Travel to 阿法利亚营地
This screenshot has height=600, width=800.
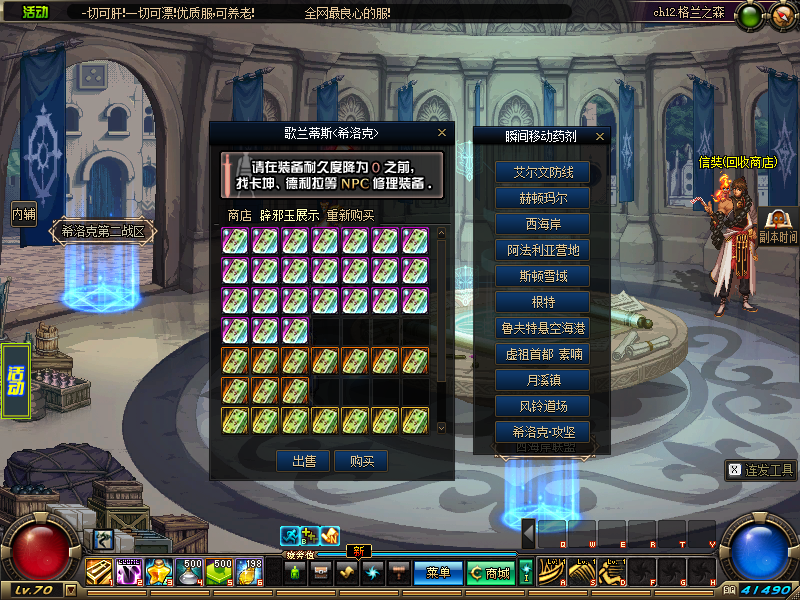(x=544, y=250)
